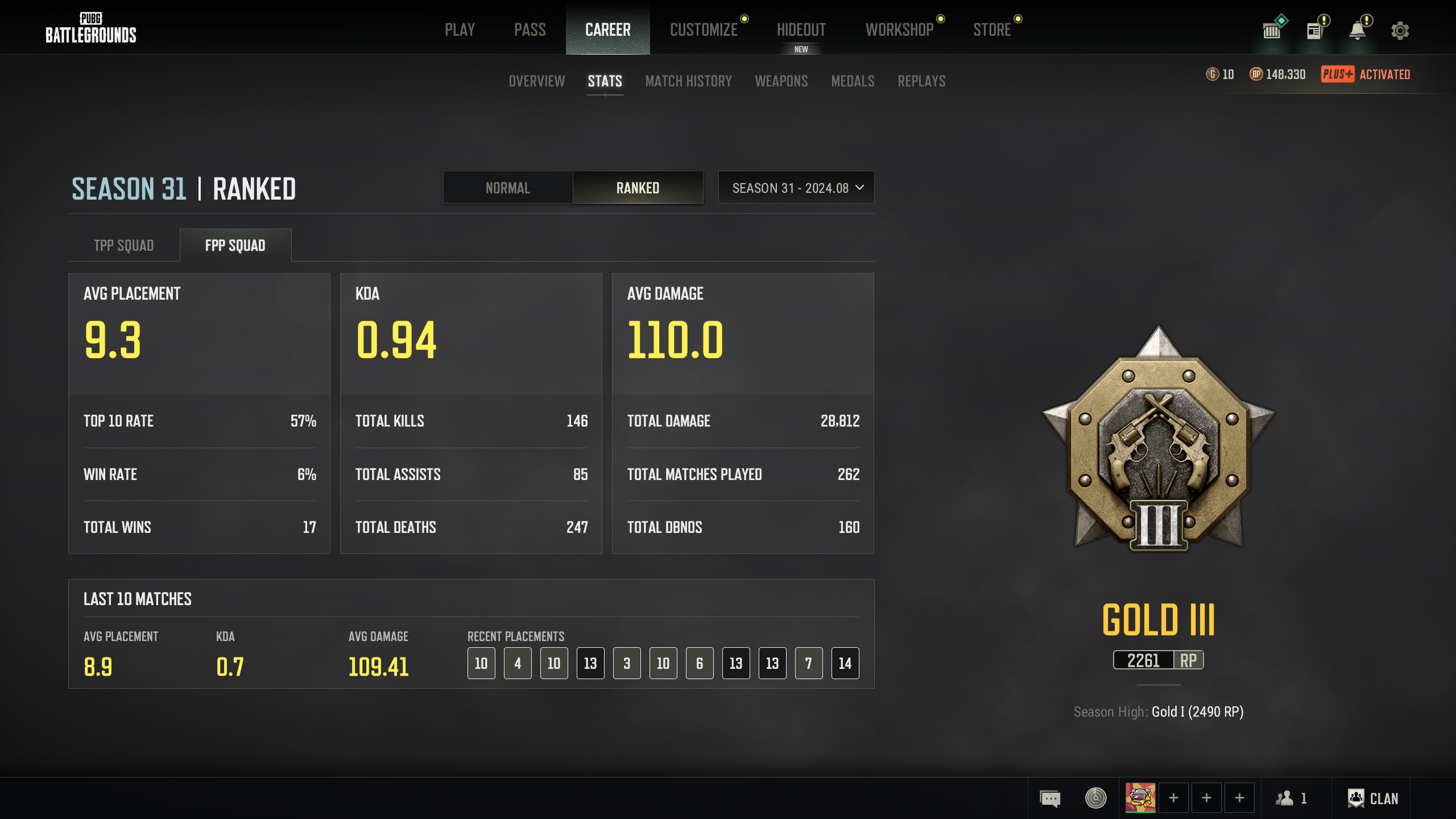This screenshot has width=1456, height=819.
Task: Open the Workshop menu
Action: point(899,30)
